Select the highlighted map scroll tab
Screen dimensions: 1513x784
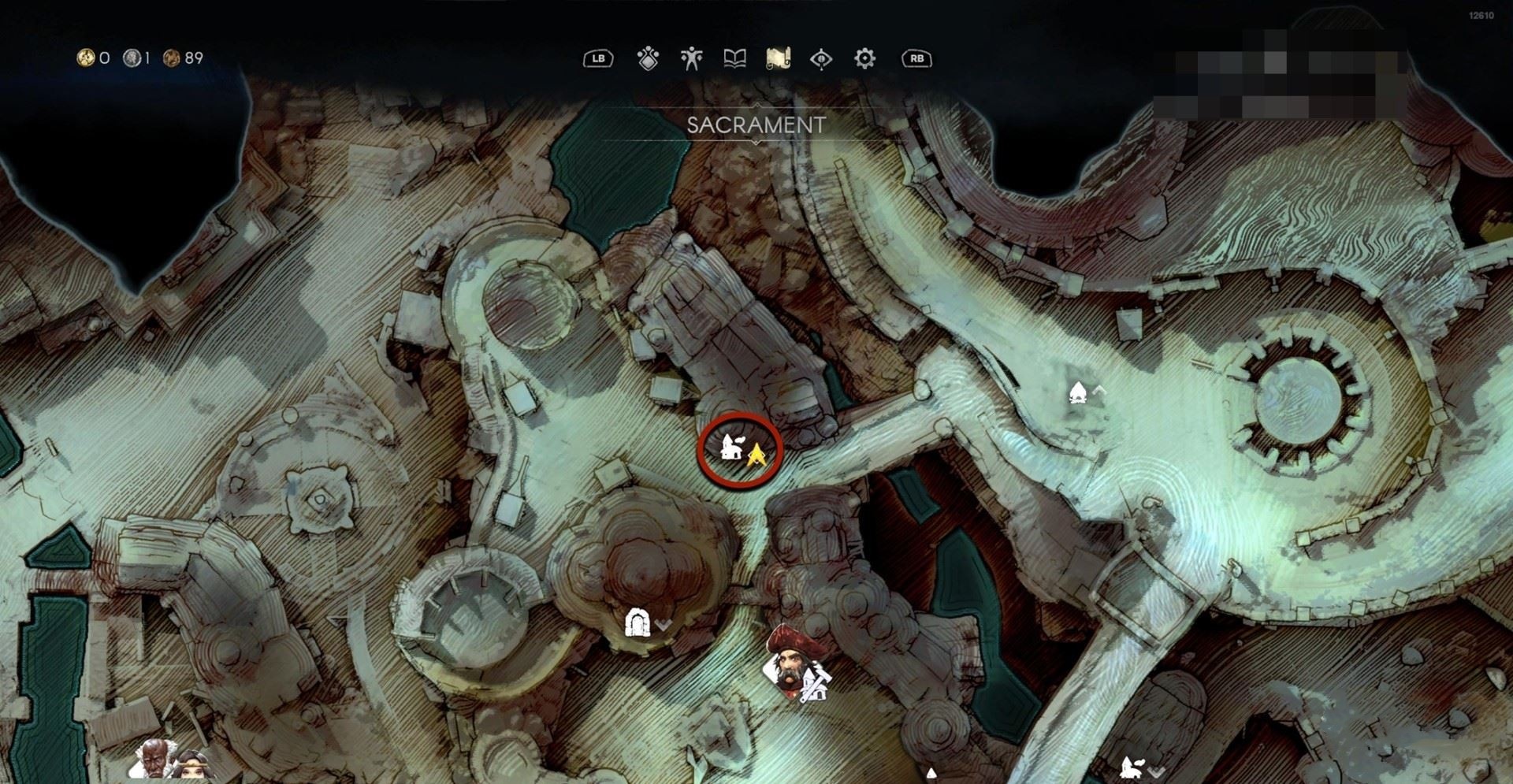[778, 58]
